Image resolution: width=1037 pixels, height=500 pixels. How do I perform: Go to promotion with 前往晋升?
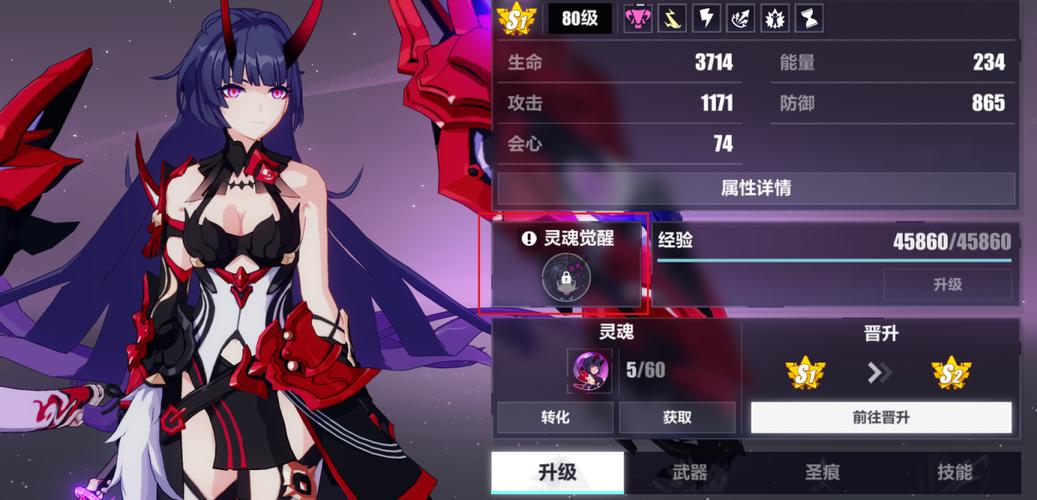880,417
